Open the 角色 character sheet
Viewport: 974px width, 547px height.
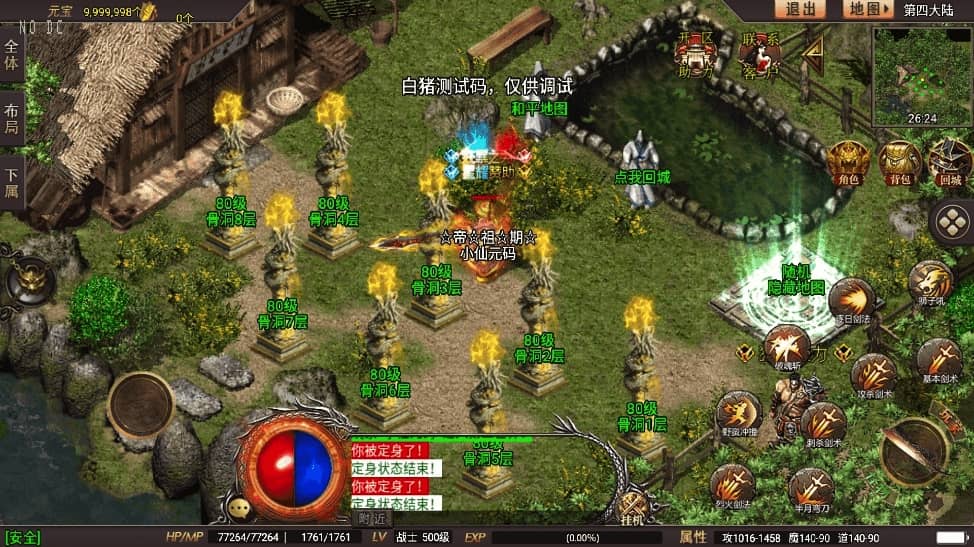(848, 162)
